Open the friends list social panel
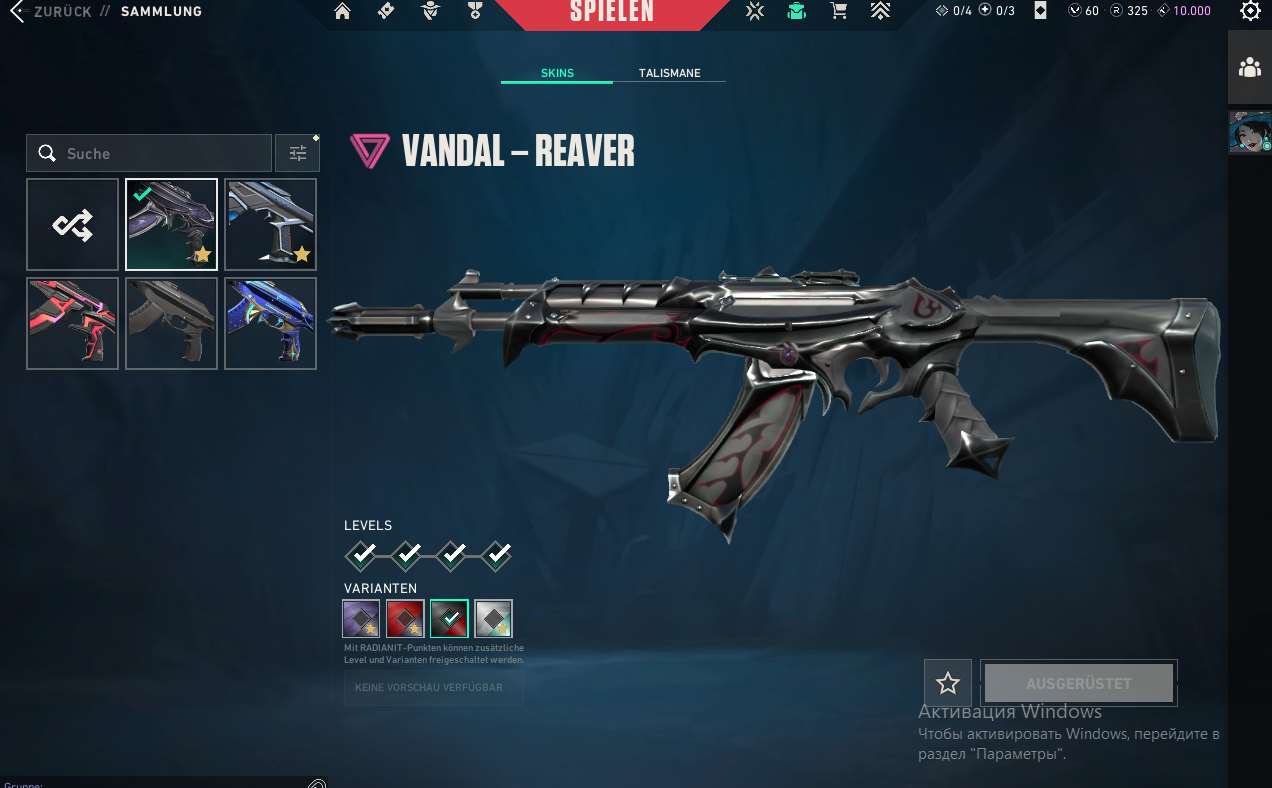 1250,68
